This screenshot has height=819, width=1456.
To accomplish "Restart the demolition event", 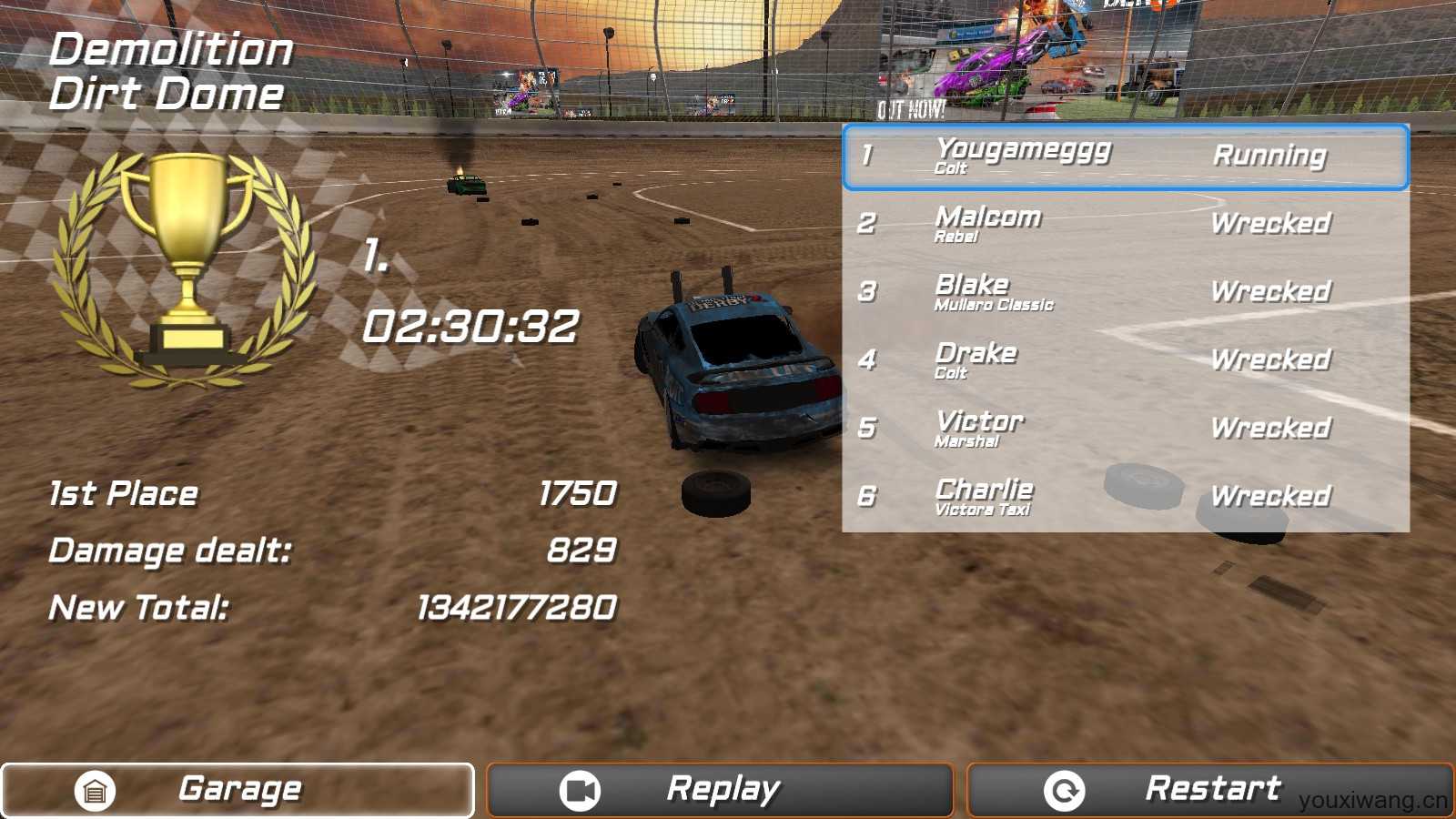I will [1209, 790].
